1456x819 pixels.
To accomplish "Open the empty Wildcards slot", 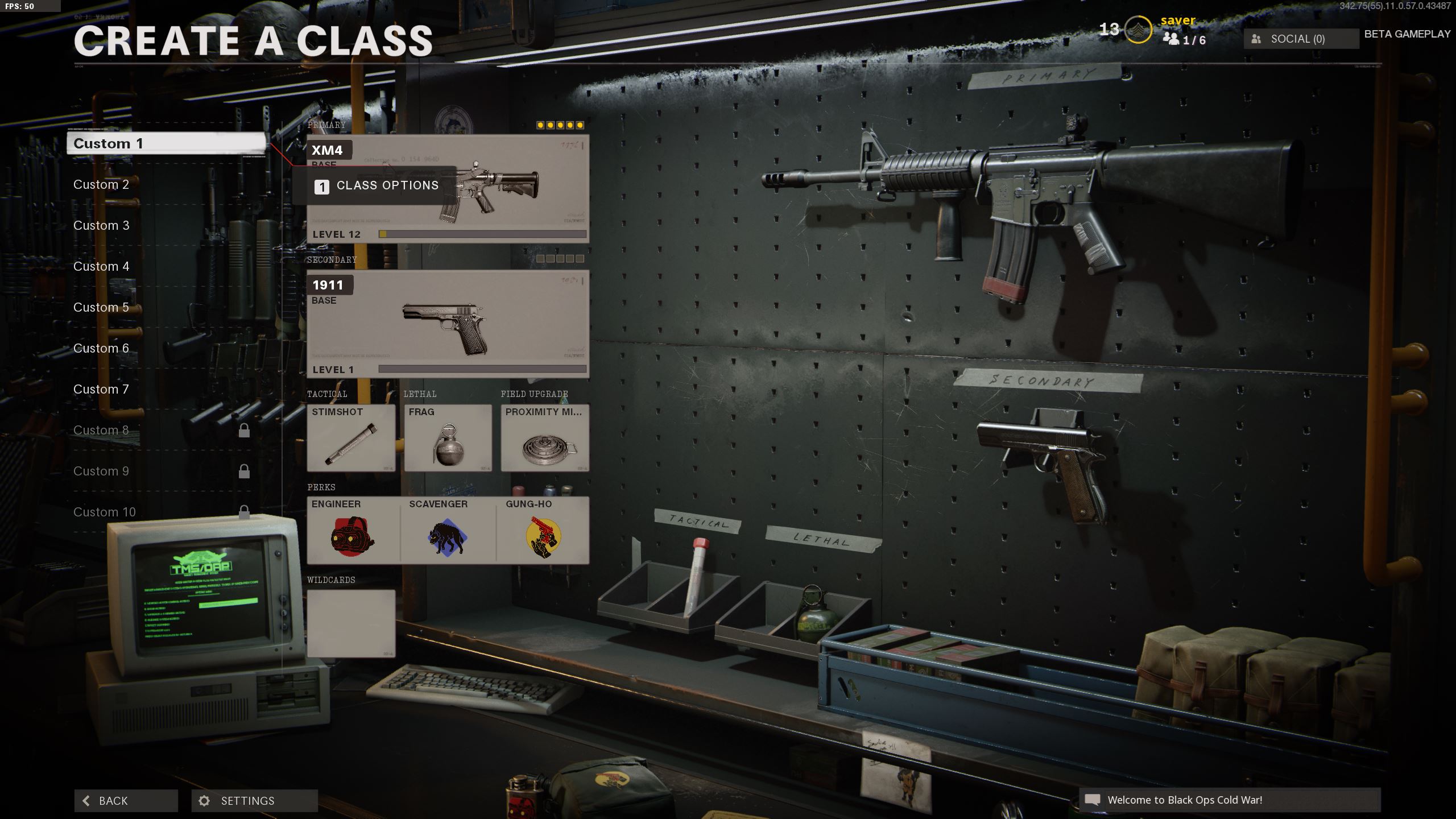I will click(x=351, y=623).
